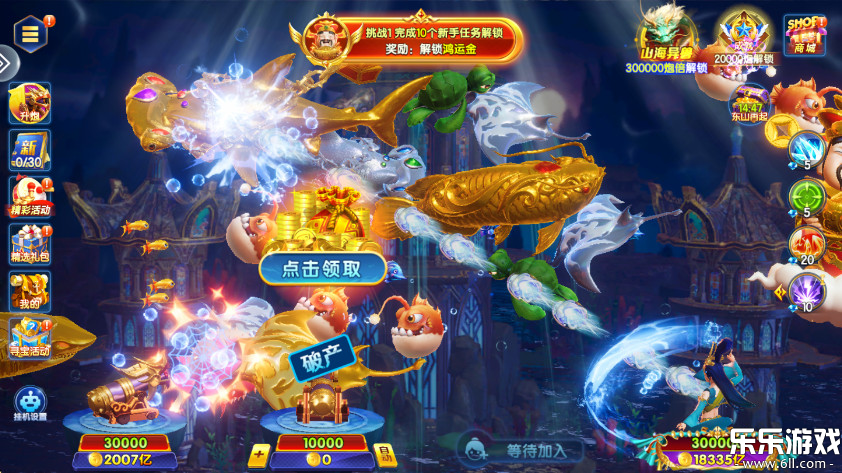Open the 新 0/30 newcomer task icon
This screenshot has width=842, height=473.
coord(29,152)
